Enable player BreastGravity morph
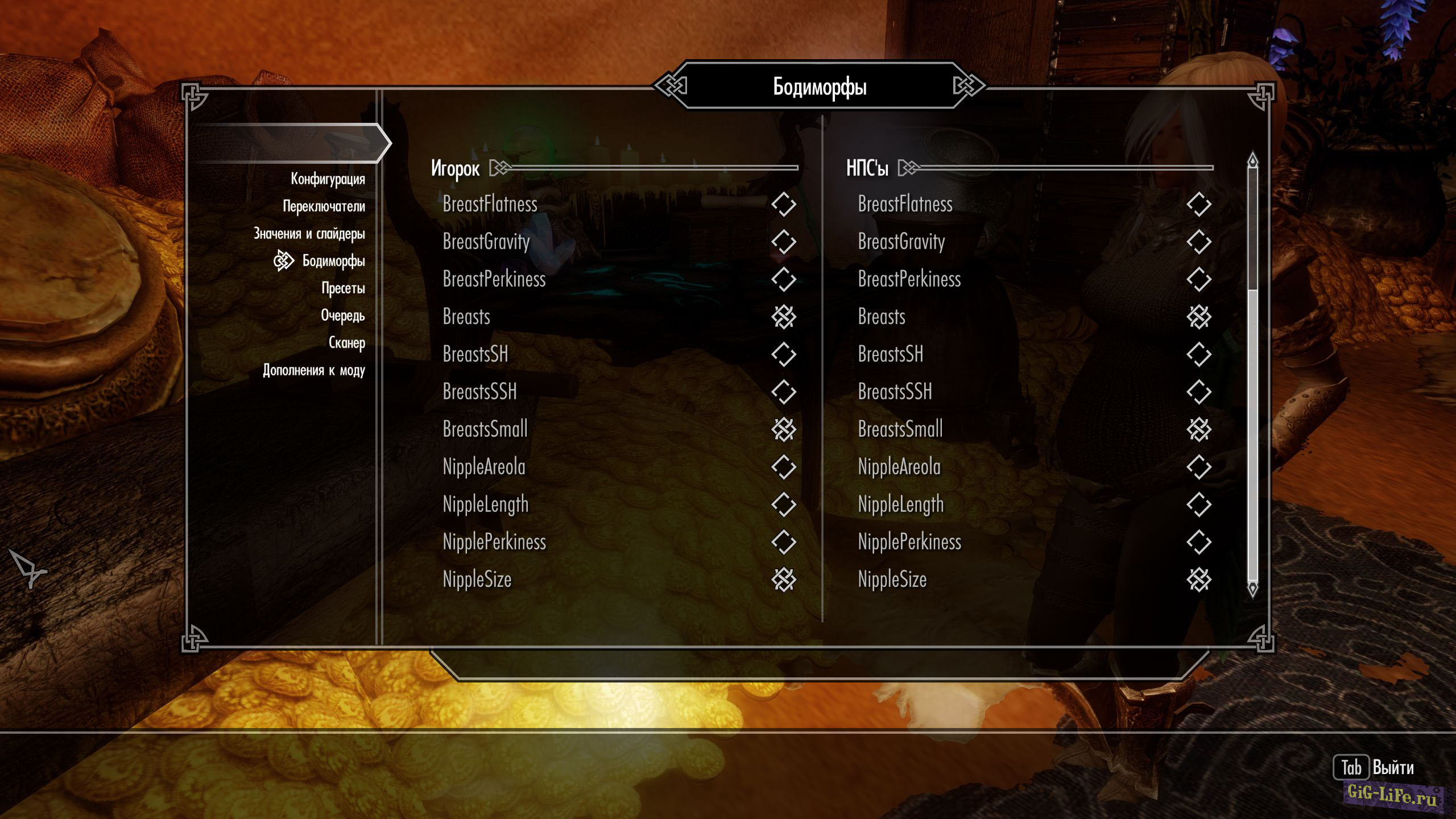The image size is (1456, 819). 783,242
